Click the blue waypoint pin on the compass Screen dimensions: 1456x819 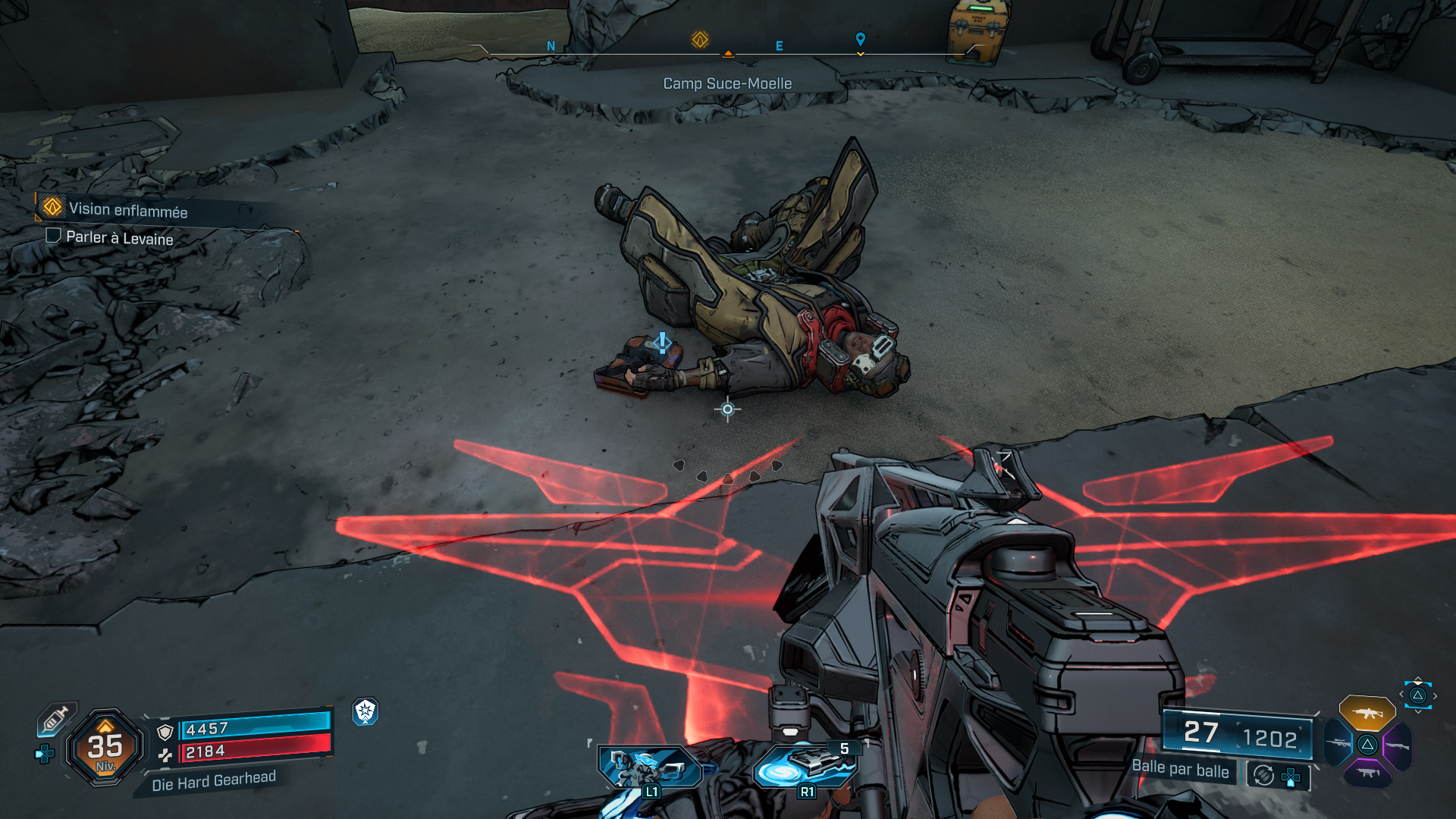[x=859, y=38]
